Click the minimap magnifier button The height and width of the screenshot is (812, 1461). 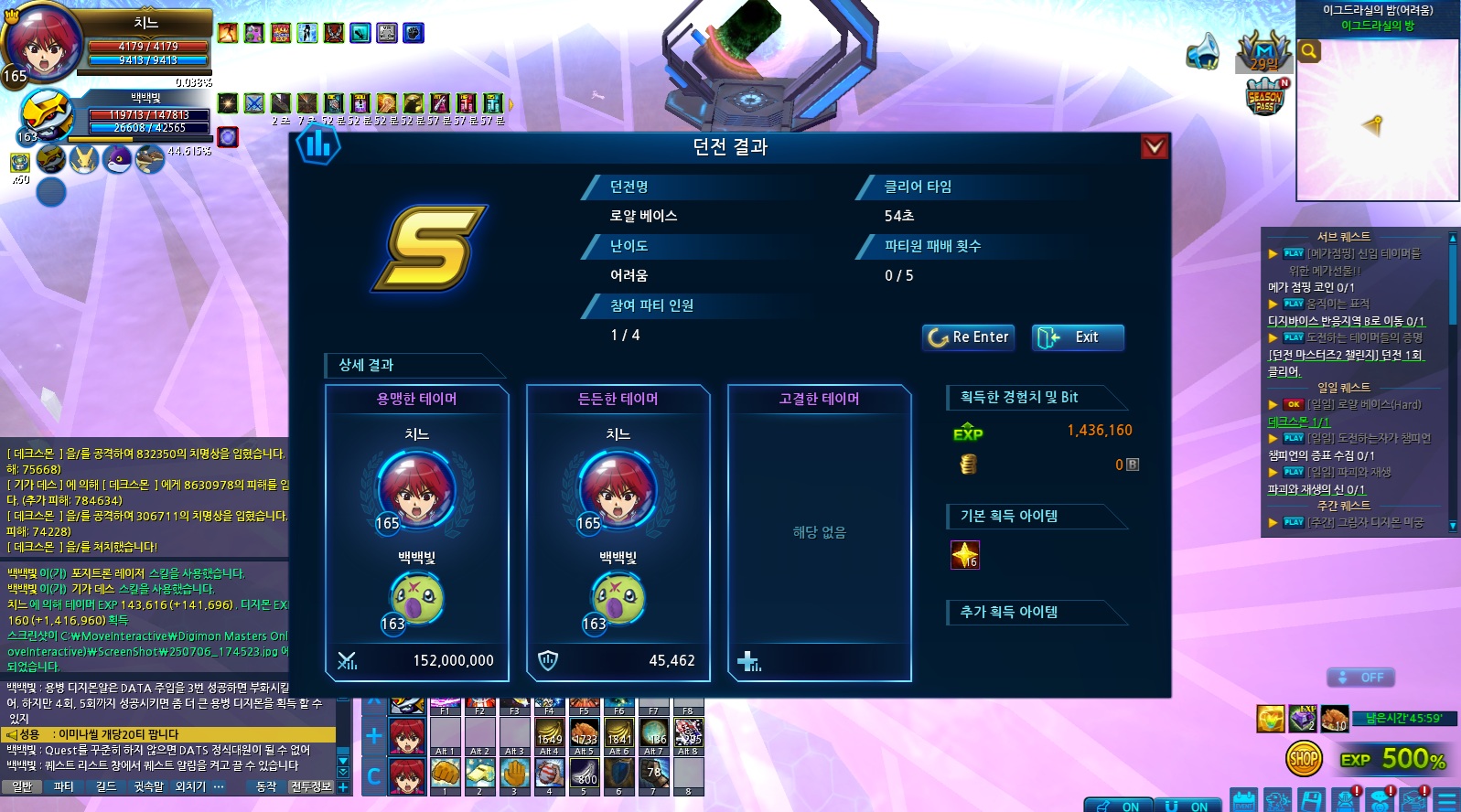point(1309,51)
